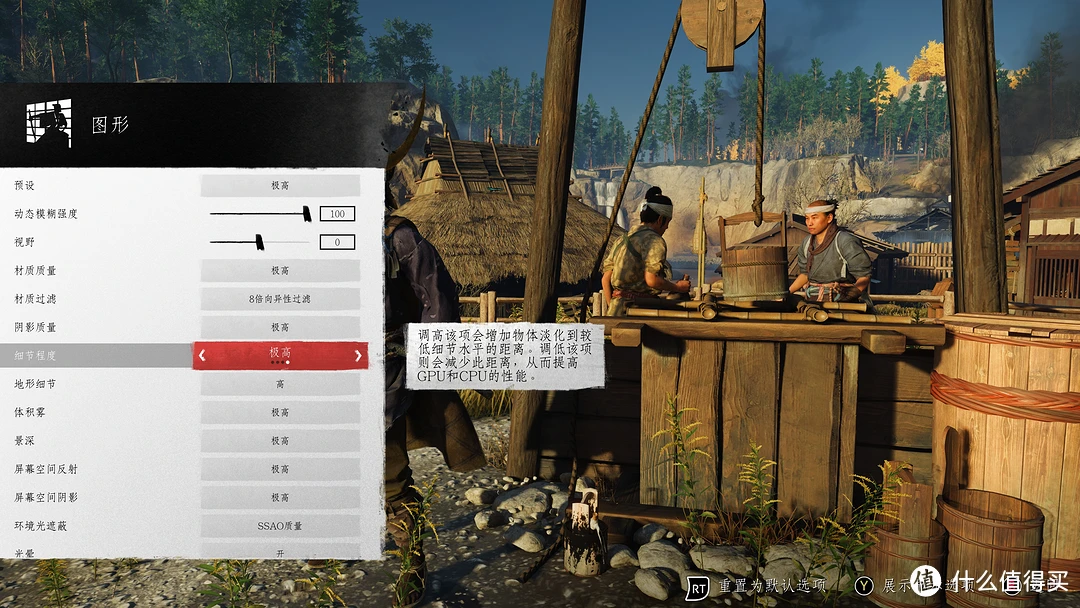Image resolution: width=1080 pixels, height=608 pixels.
Task: Click the left arrow on 细节程度
Action: click(x=202, y=355)
